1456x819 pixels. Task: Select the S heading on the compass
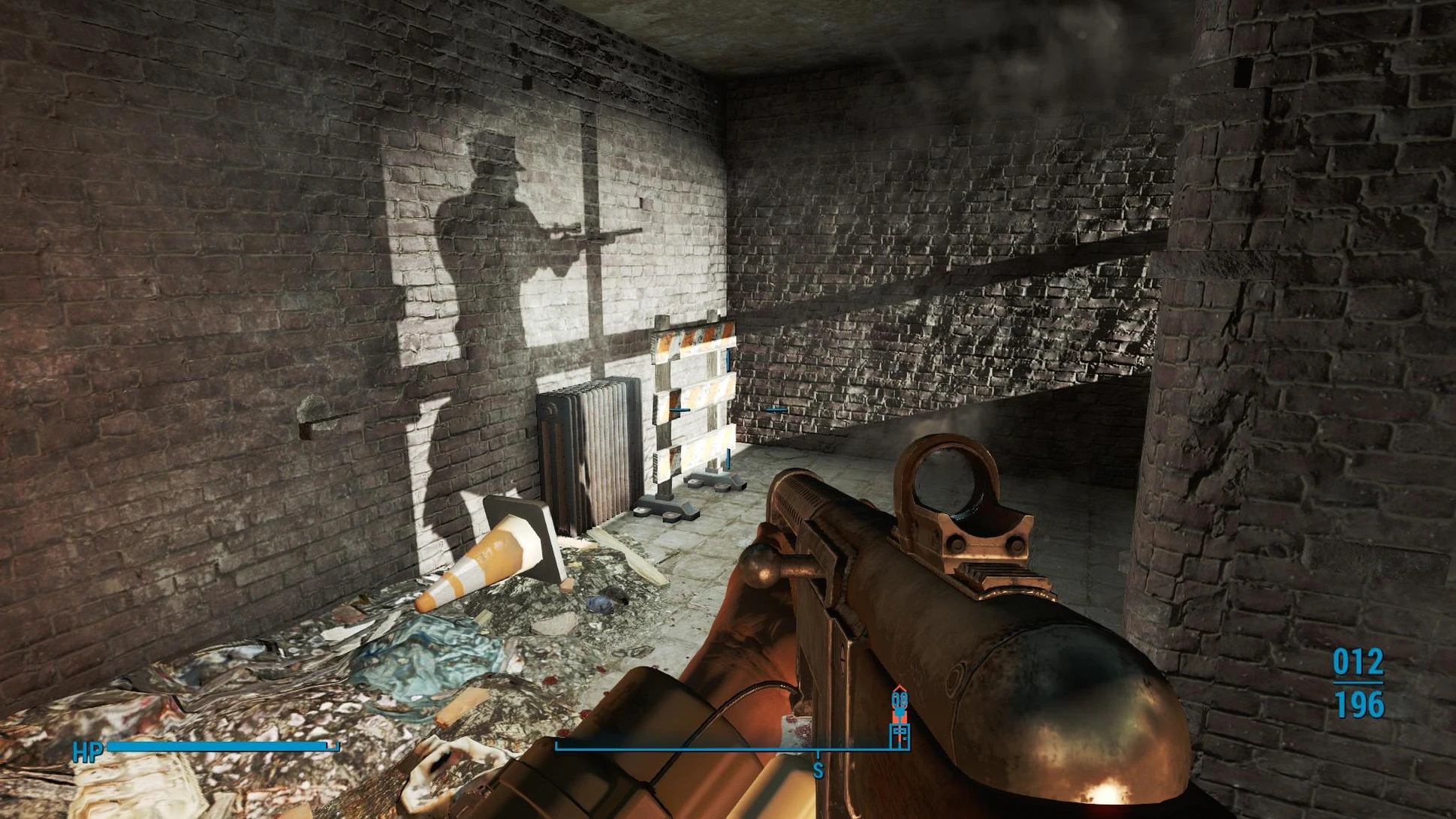tap(818, 769)
